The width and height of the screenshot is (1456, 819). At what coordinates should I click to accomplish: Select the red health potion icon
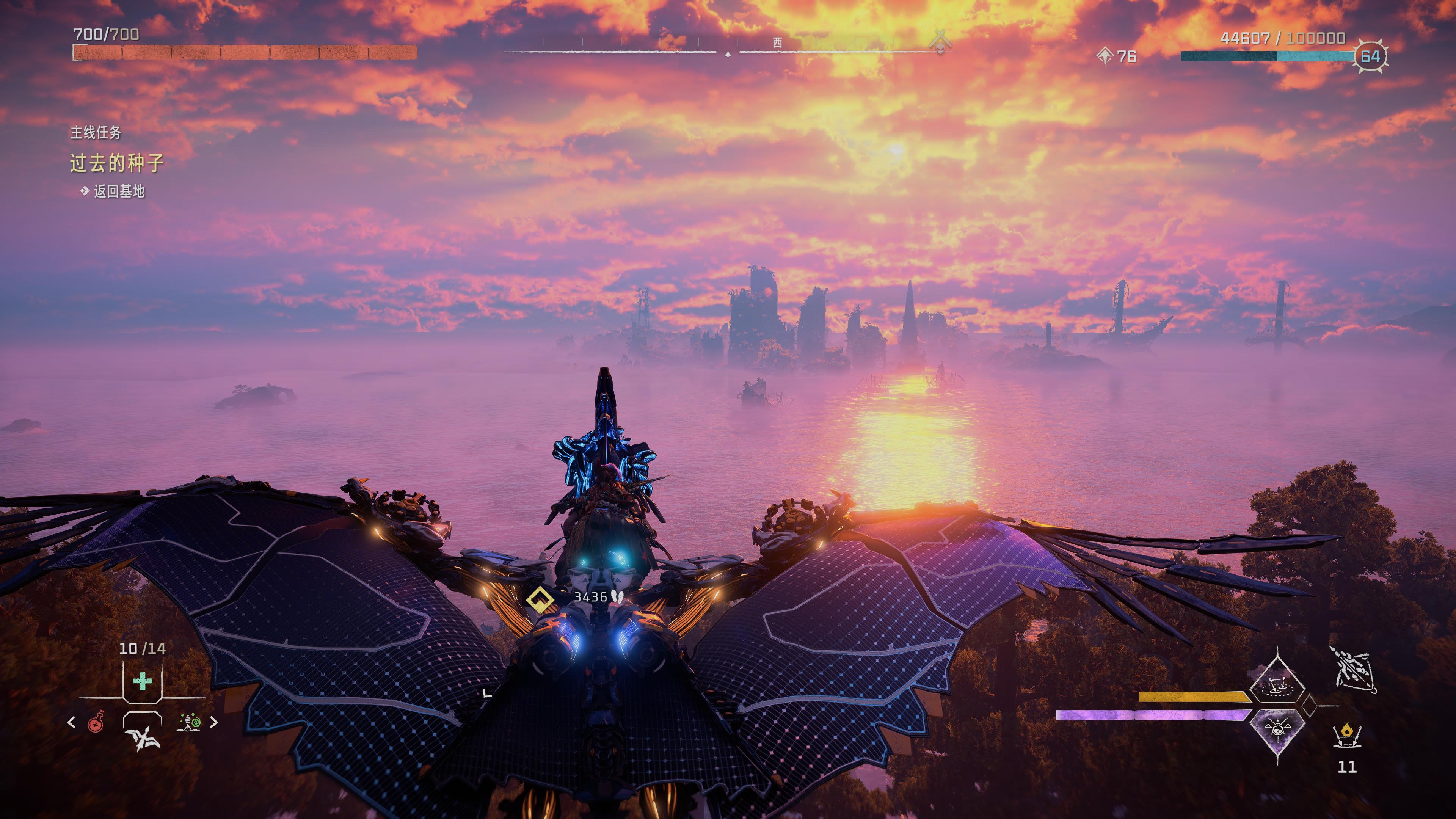pos(96,723)
